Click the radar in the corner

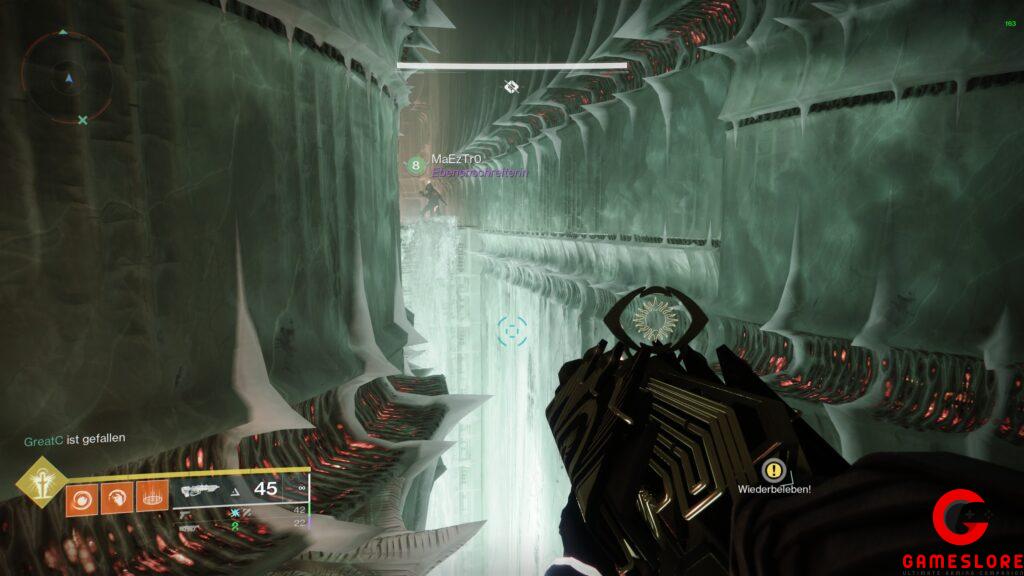point(67,77)
